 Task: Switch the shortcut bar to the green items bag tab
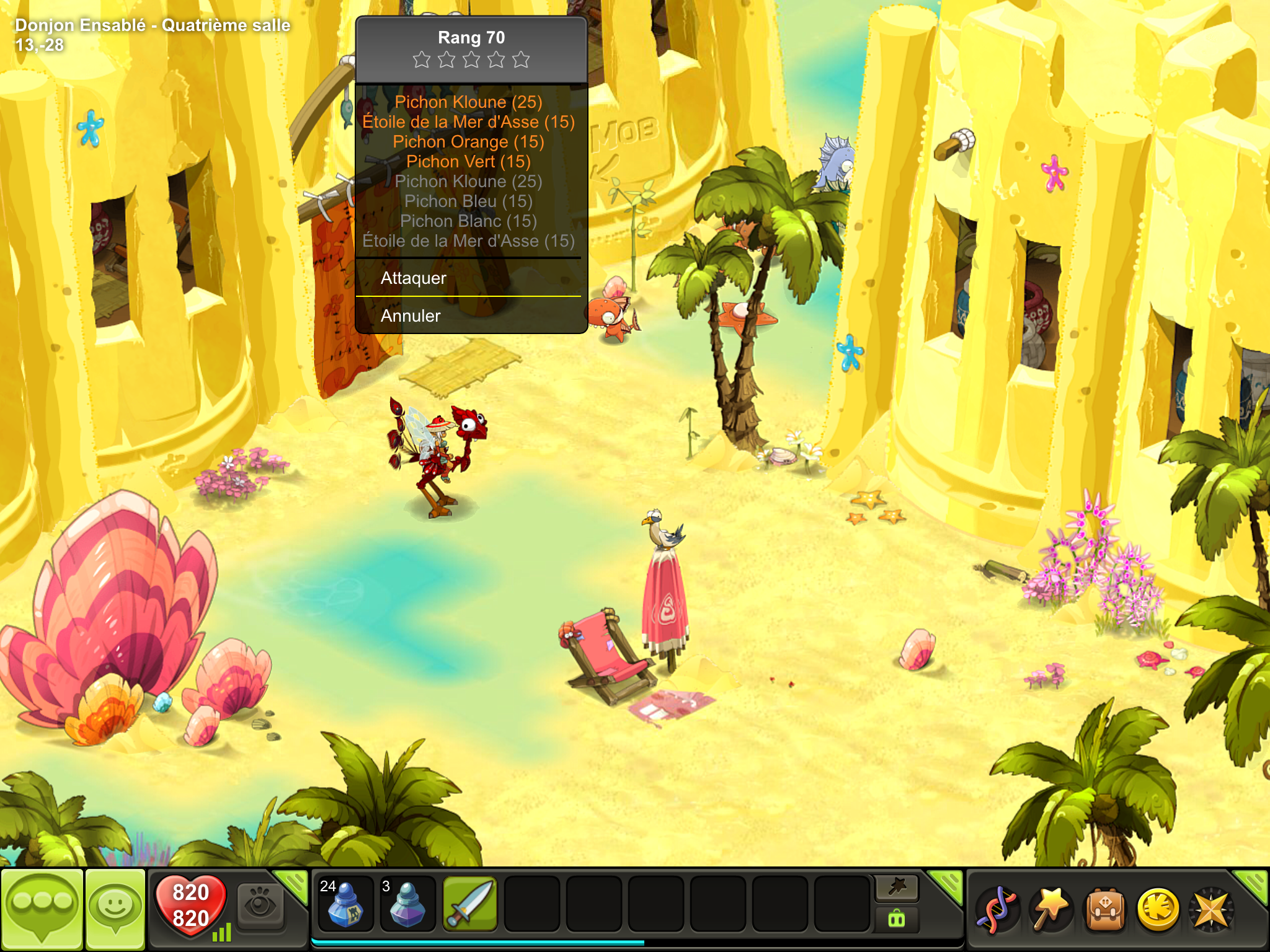pyautogui.click(x=897, y=918)
